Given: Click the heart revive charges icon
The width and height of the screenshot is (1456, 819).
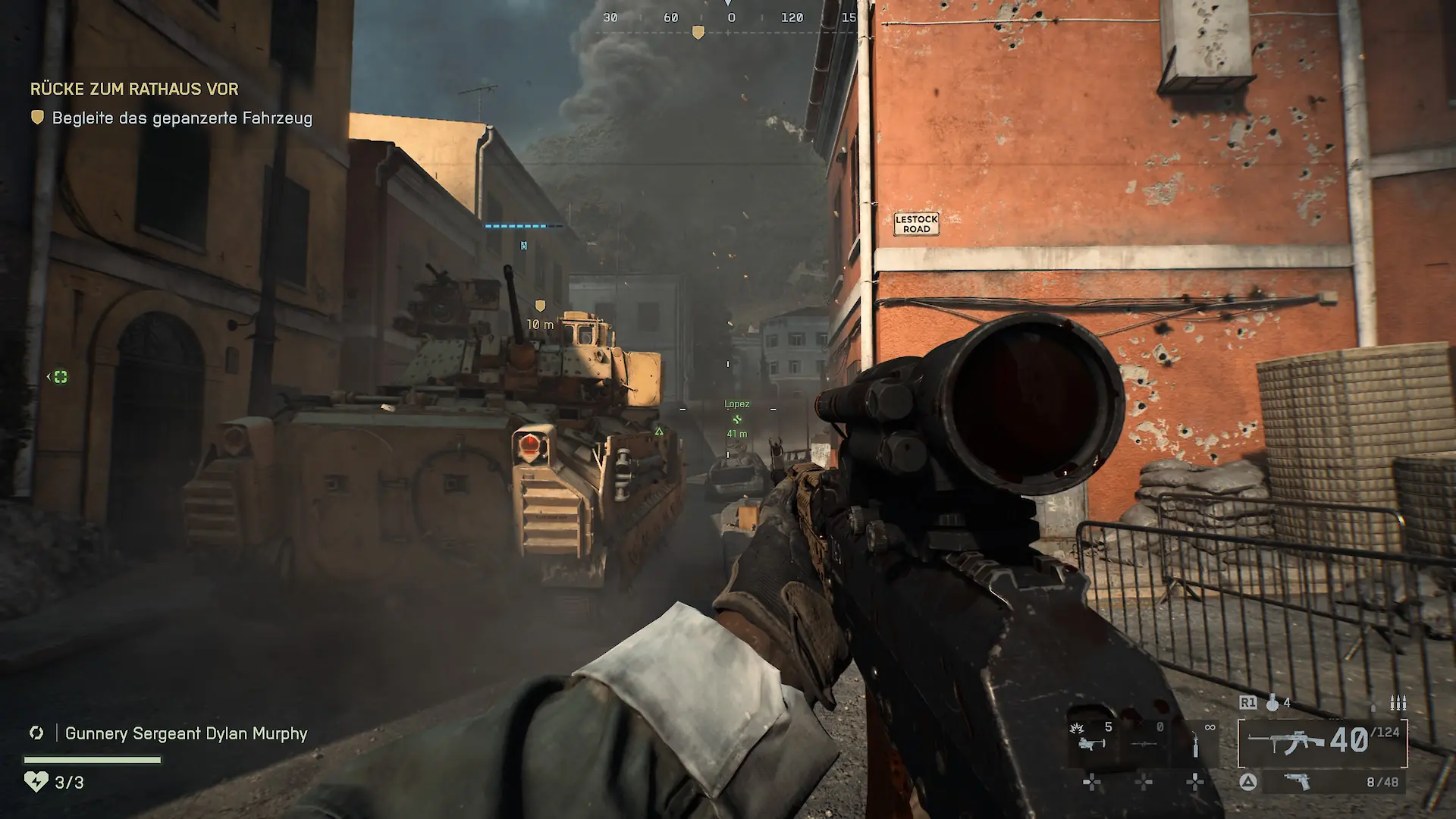Looking at the screenshot, I should tap(36, 782).
